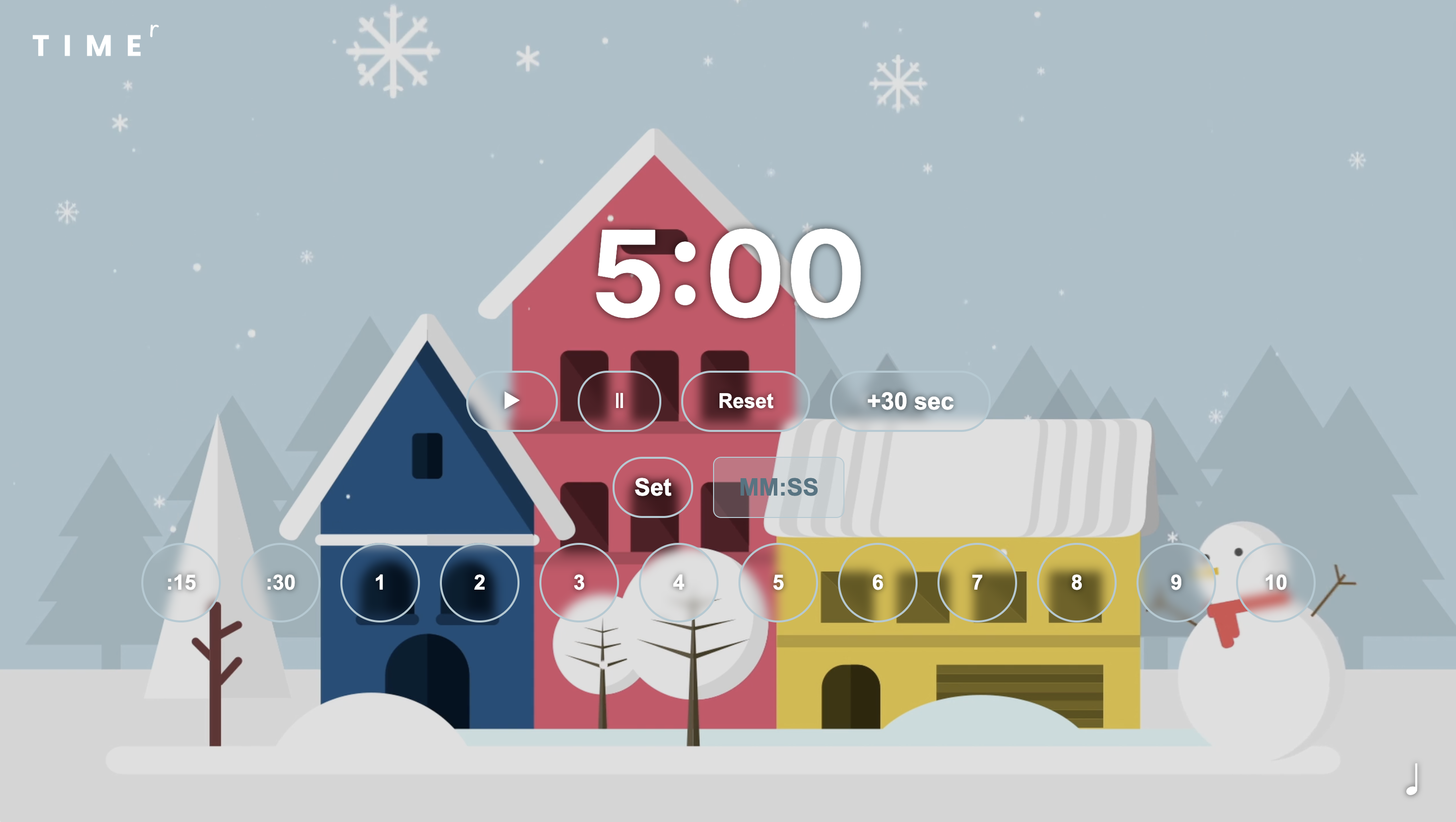The image size is (1456, 822).
Task: Select the 7 minute timer preset
Action: 977,582
